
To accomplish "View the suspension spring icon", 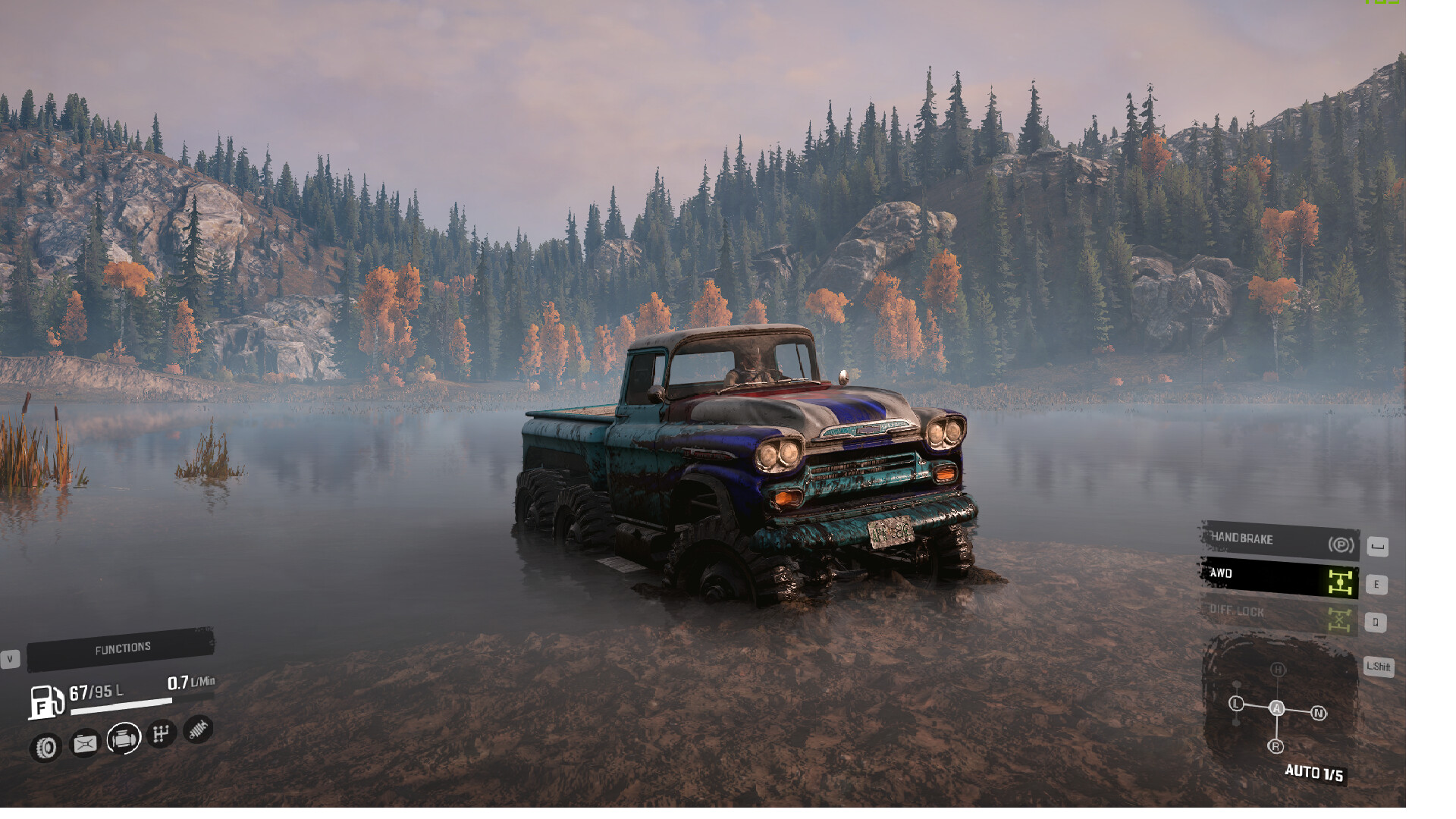I will (198, 730).
